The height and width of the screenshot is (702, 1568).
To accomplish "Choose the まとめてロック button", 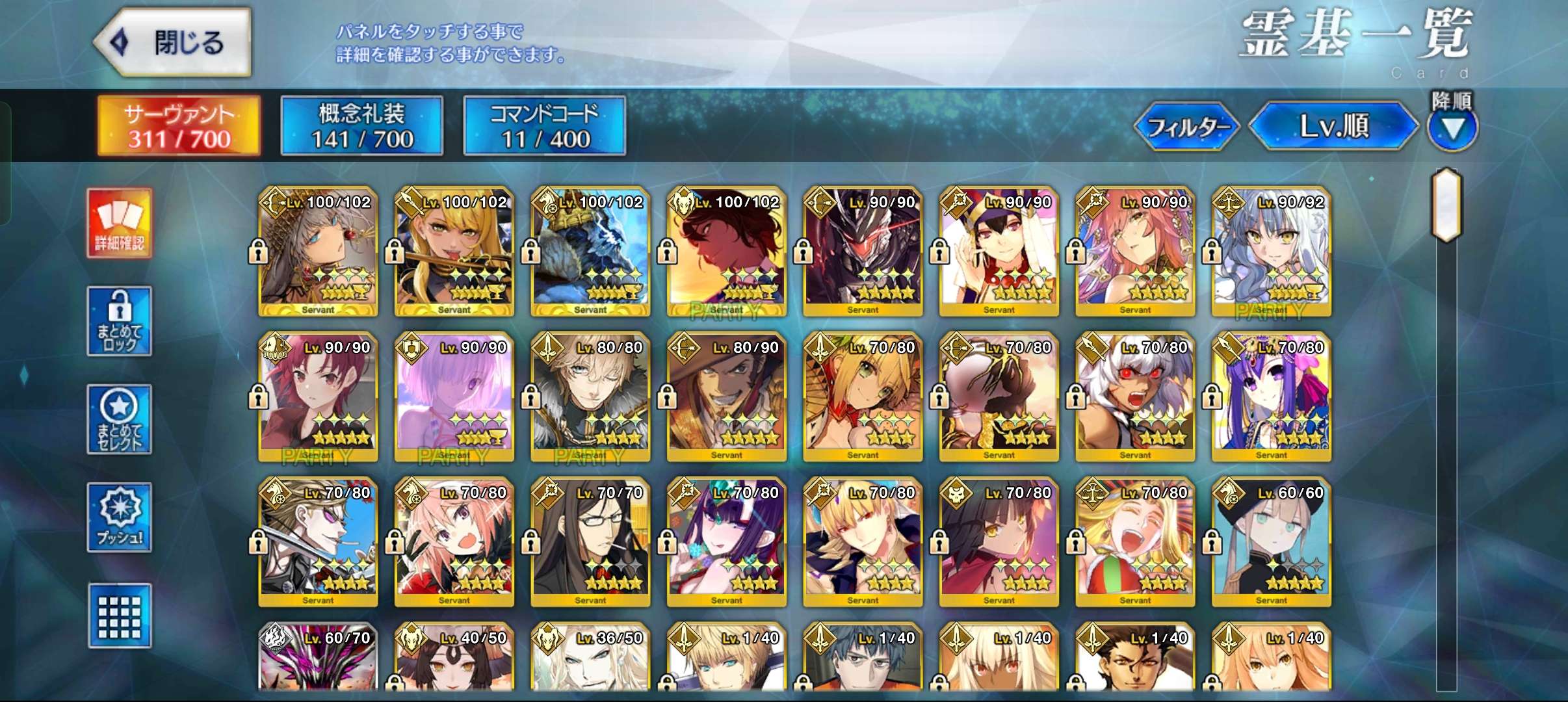I will 120,321.
